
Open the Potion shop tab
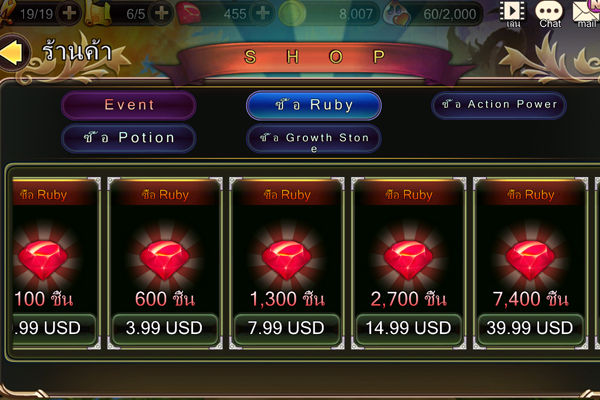click(129, 138)
